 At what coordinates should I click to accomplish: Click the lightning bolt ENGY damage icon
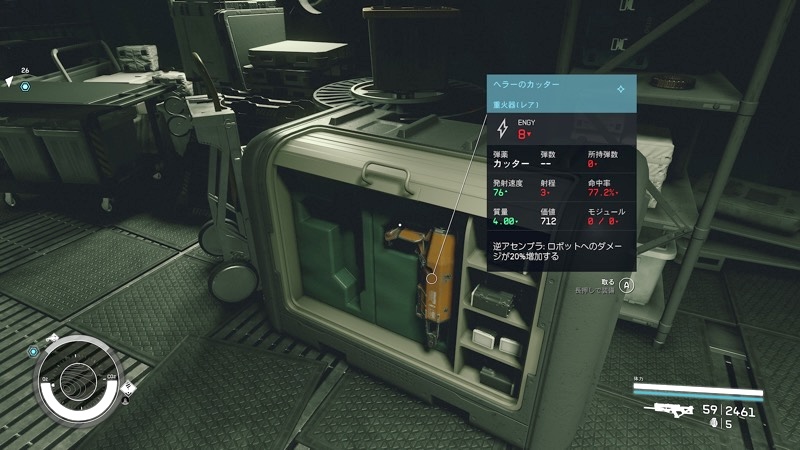[x=502, y=129]
